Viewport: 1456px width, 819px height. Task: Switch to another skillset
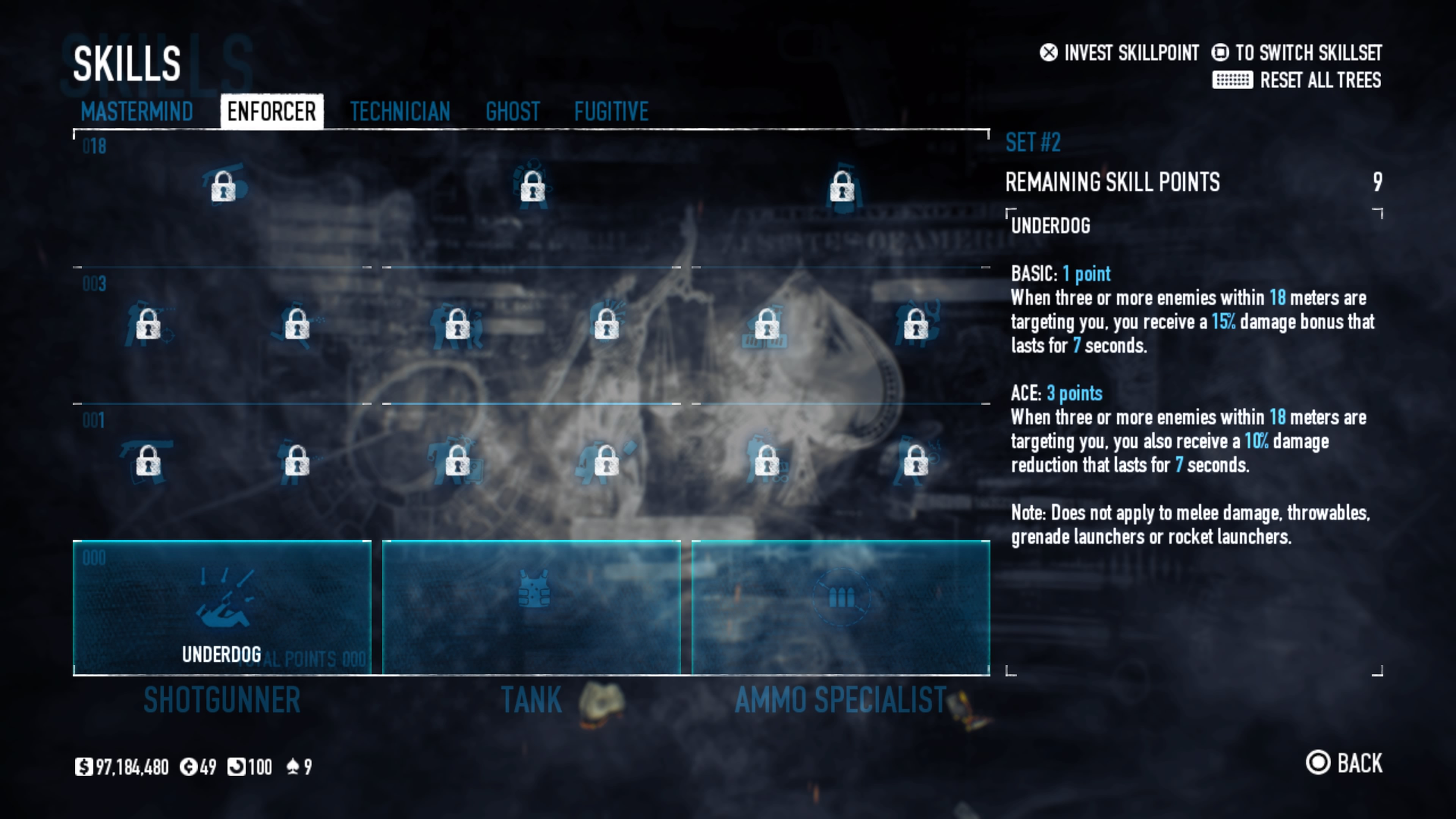point(1297,53)
